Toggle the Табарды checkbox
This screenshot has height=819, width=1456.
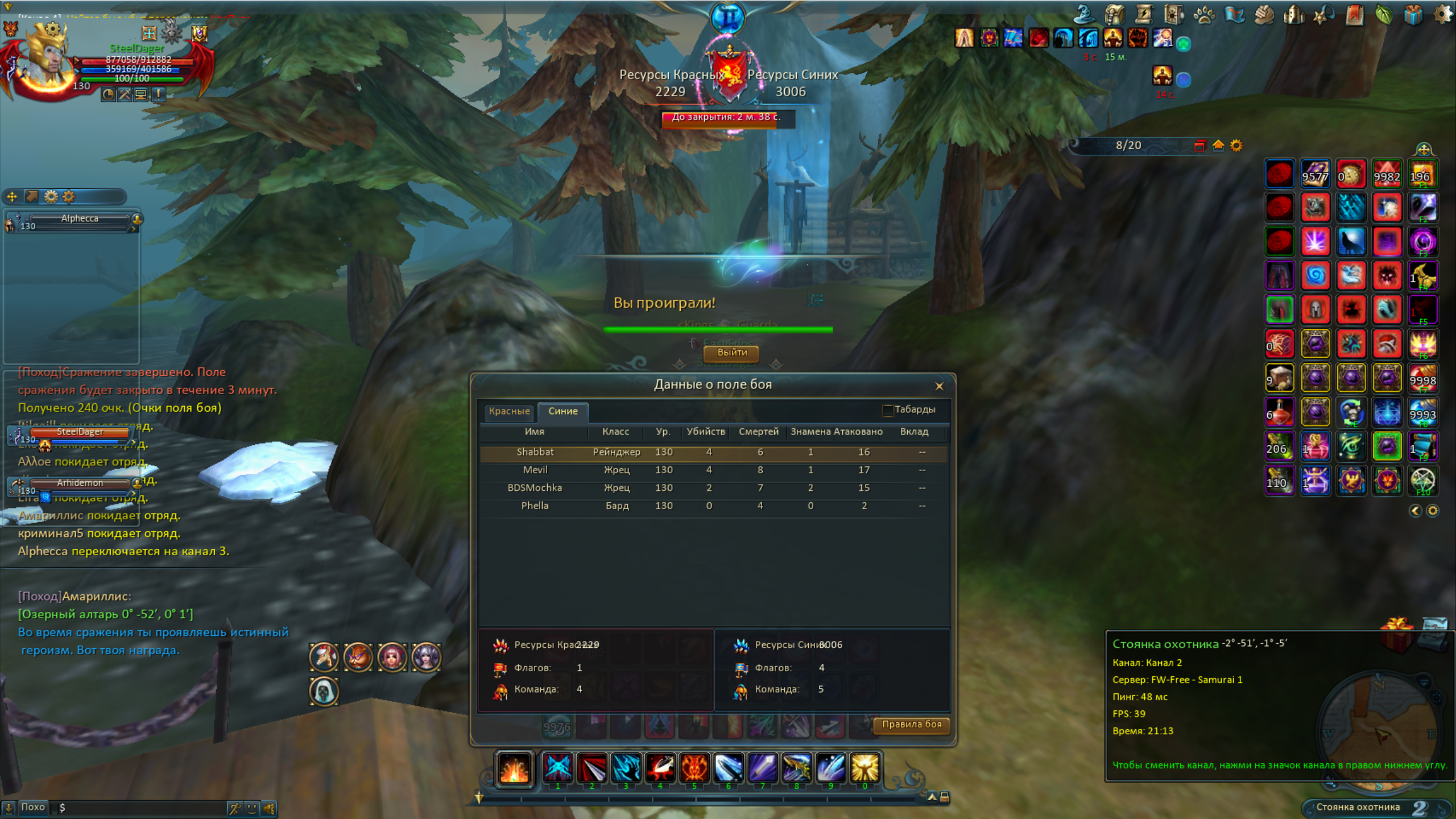coord(887,410)
